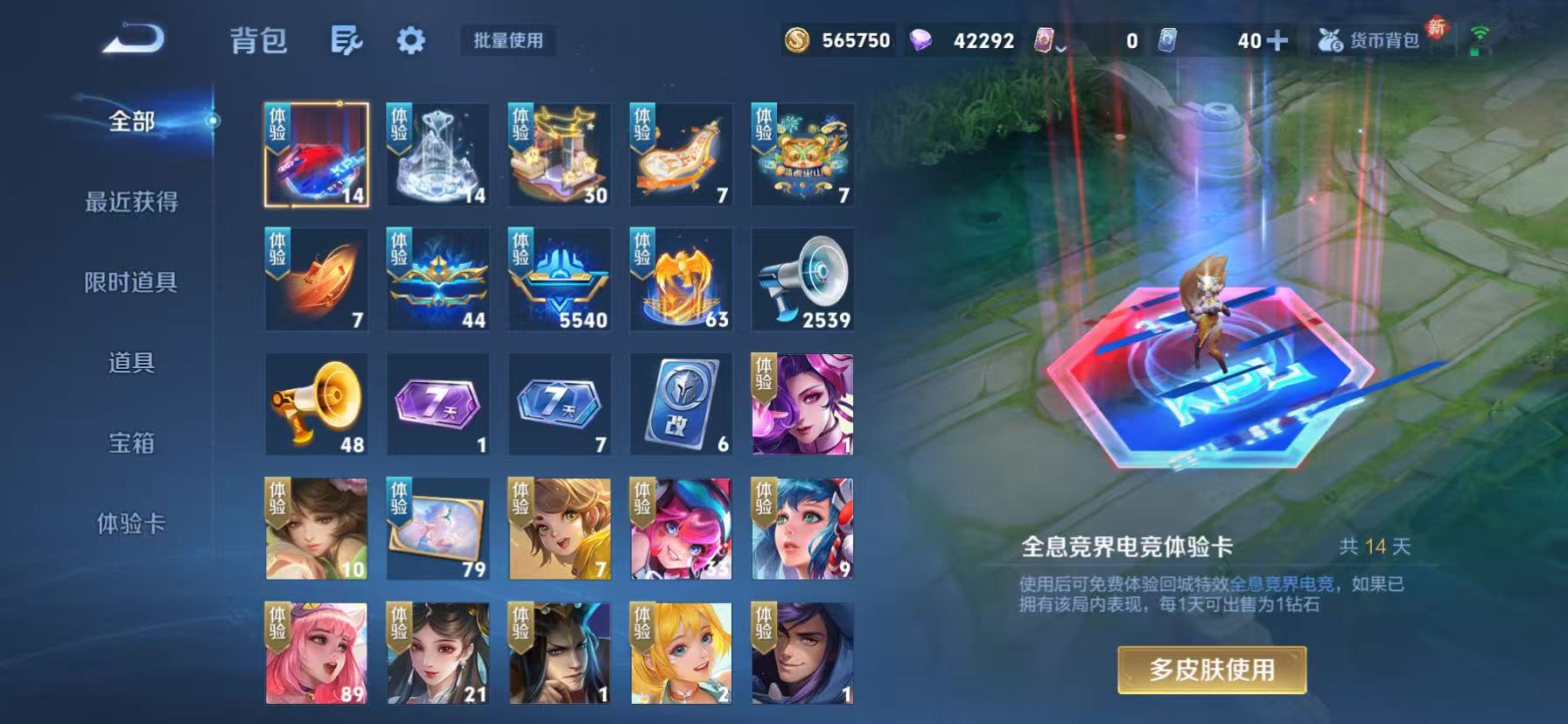Click the backpack settings gear icon
Image resolution: width=1568 pixels, height=724 pixels.
coord(411,40)
